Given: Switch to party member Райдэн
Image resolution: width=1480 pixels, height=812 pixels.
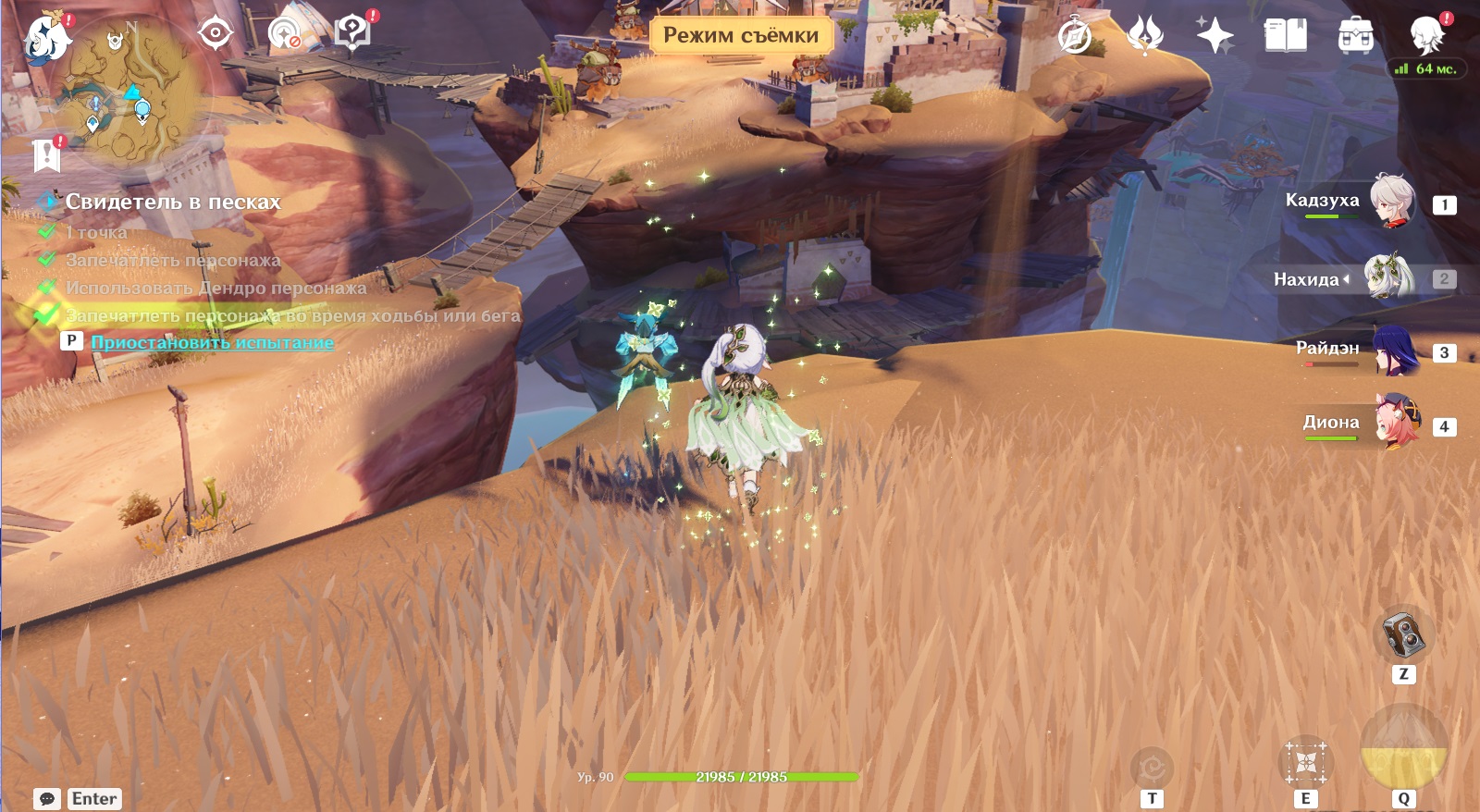Looking at the screenshot, I should coord(1394,351).
